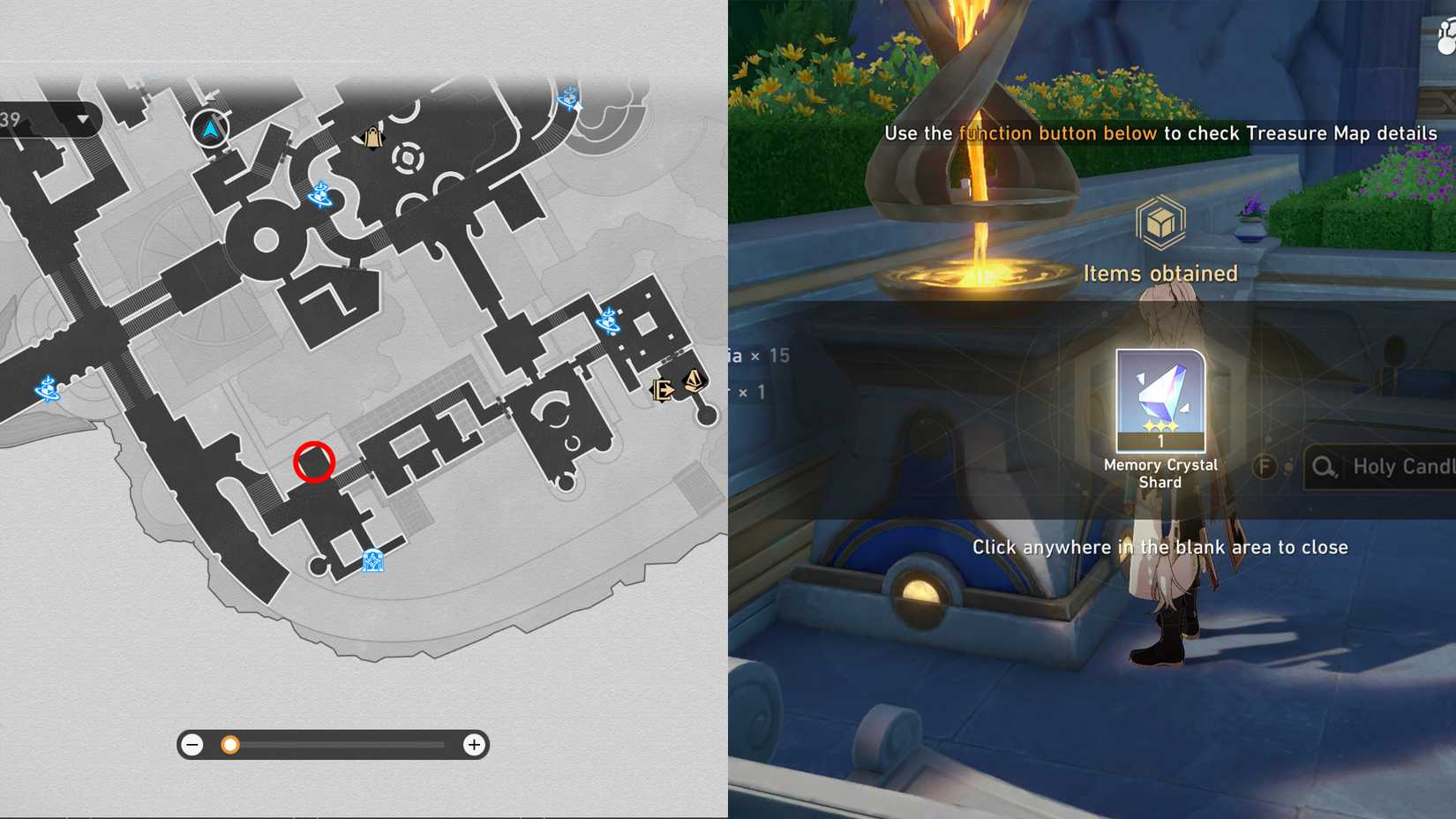This screenshot has height=819, width=1456.
Task: Click the map zoom slider handle
Action: pos(230,745)
